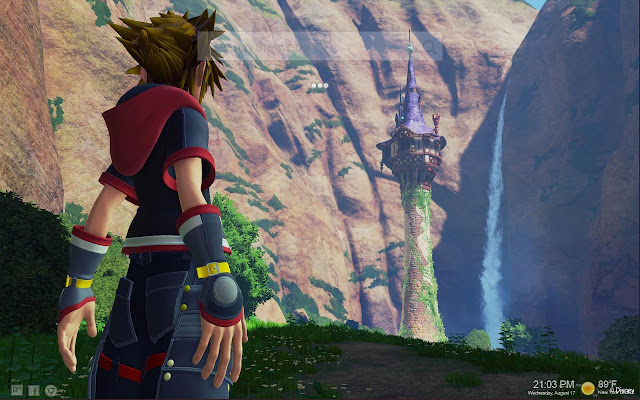The height and width of the screenshot is (400, 640).
Task: Open the Facebook icon link
Action: (x=34, y=389)
